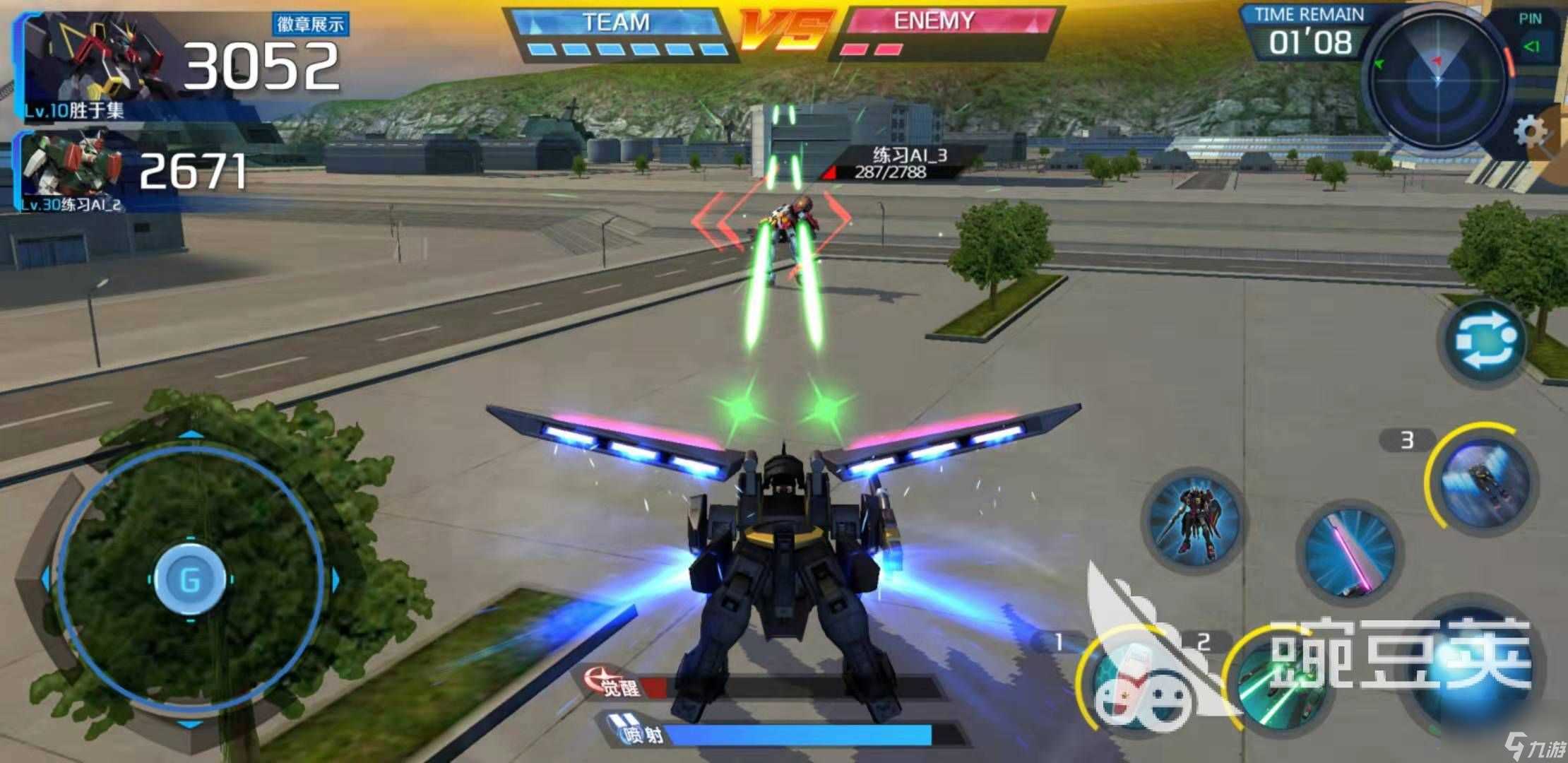Activate the mech-with-sword pose skill
The image size is (1568, 763).
pyautogui.click(x=1194, y=519)
